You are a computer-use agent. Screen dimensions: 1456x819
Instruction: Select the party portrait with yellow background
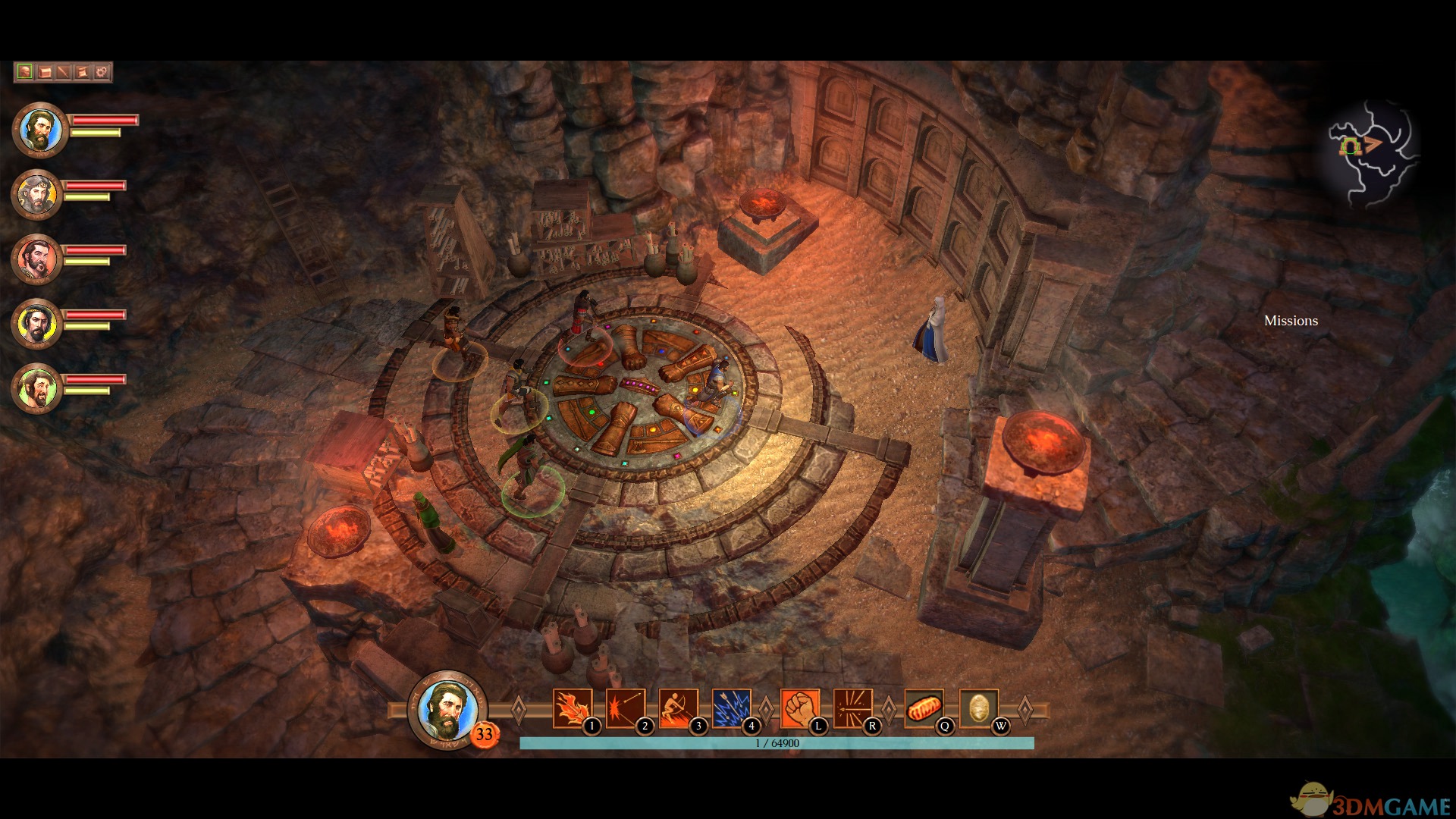(36, 323)
